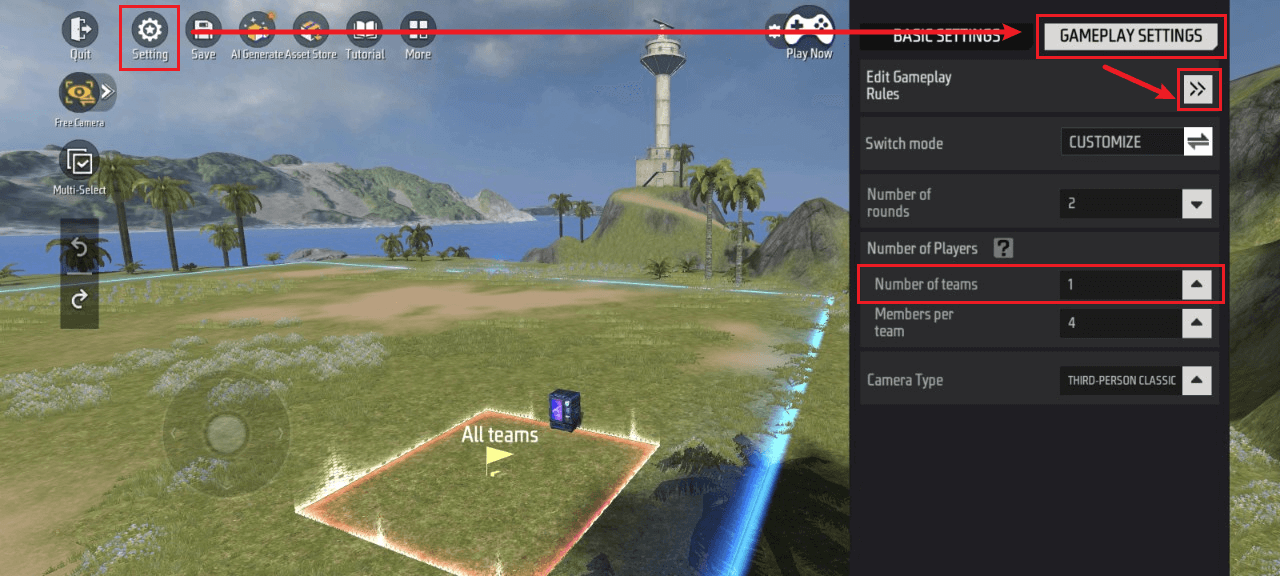Swap the Switch mode Customize setting
The image size is (1280, 576).
[1198, 142]
